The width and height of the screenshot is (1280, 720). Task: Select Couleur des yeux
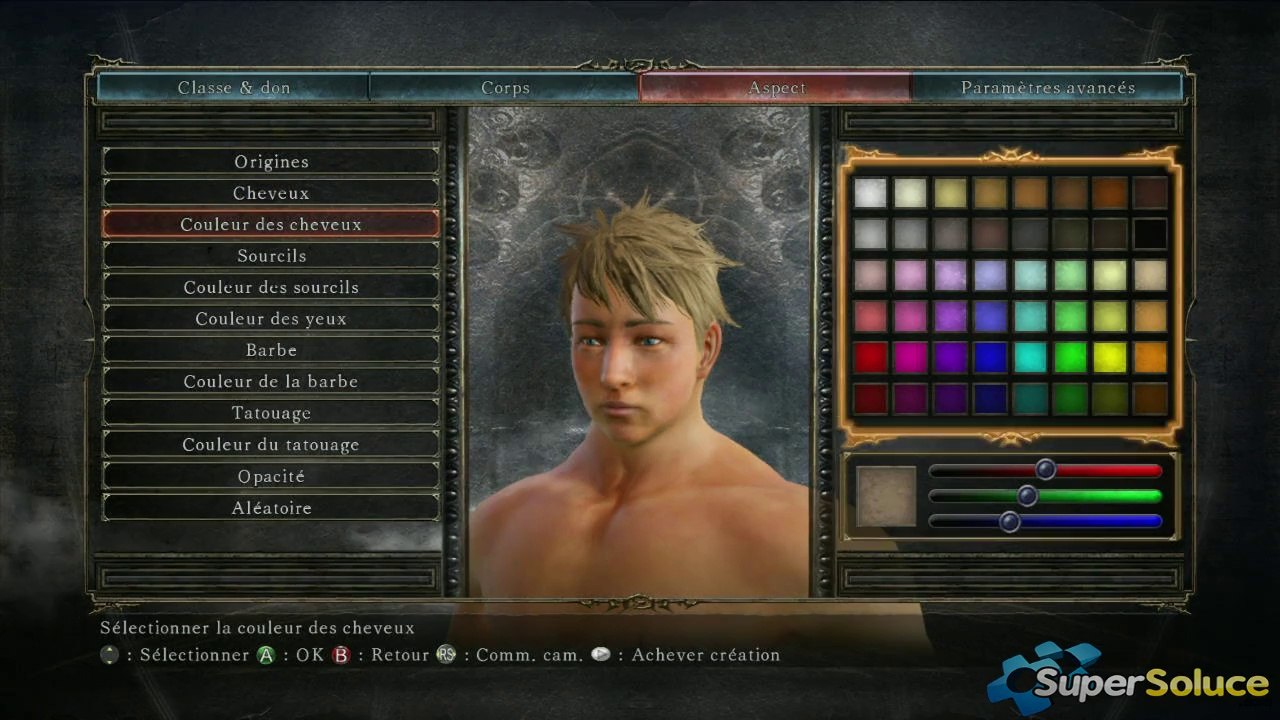coord(271,319)
